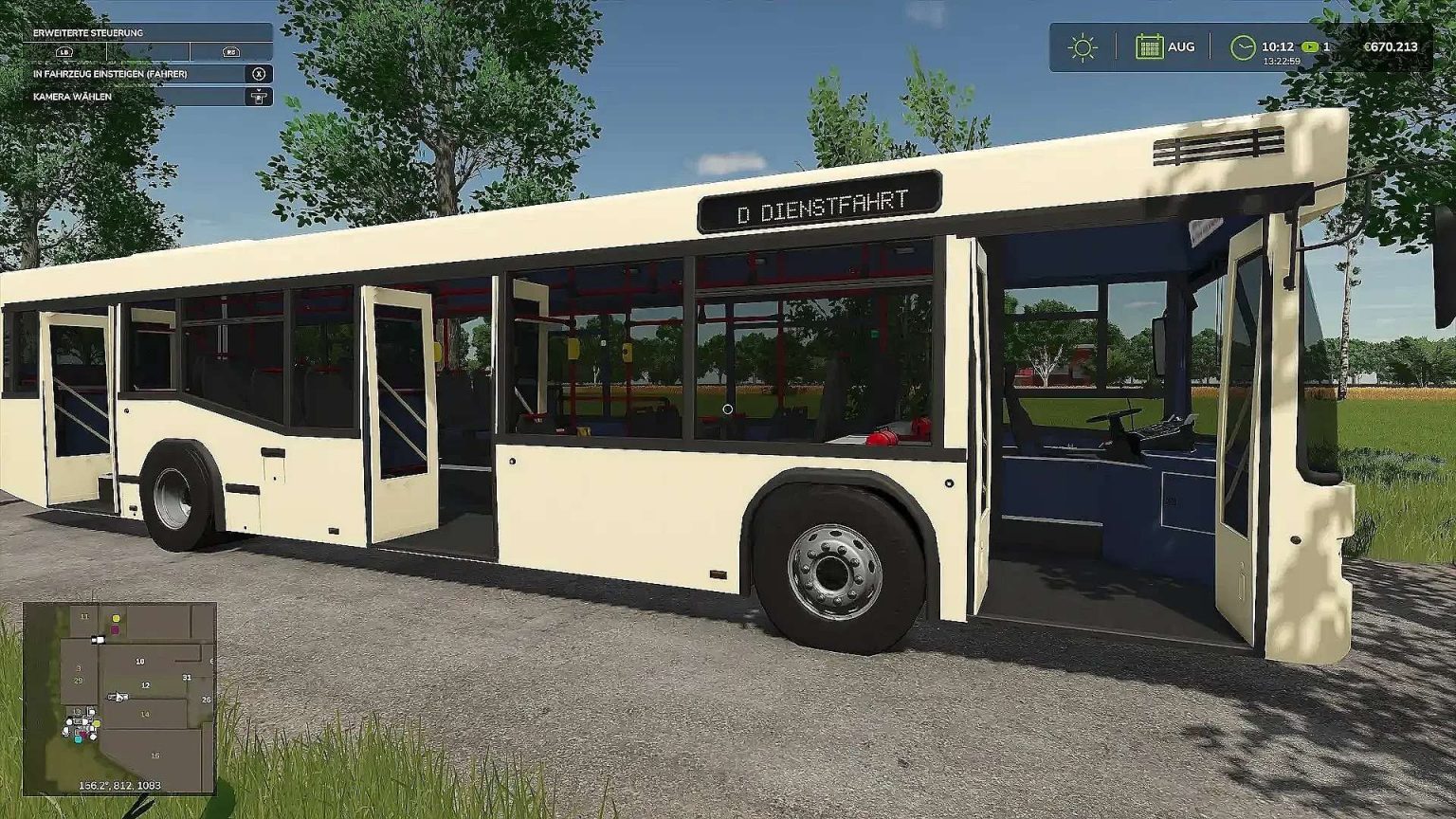The height and width of the screenshot is (819, 1456).
Task: Click the player vehicle arrow on the minimap
Action: 118,695
